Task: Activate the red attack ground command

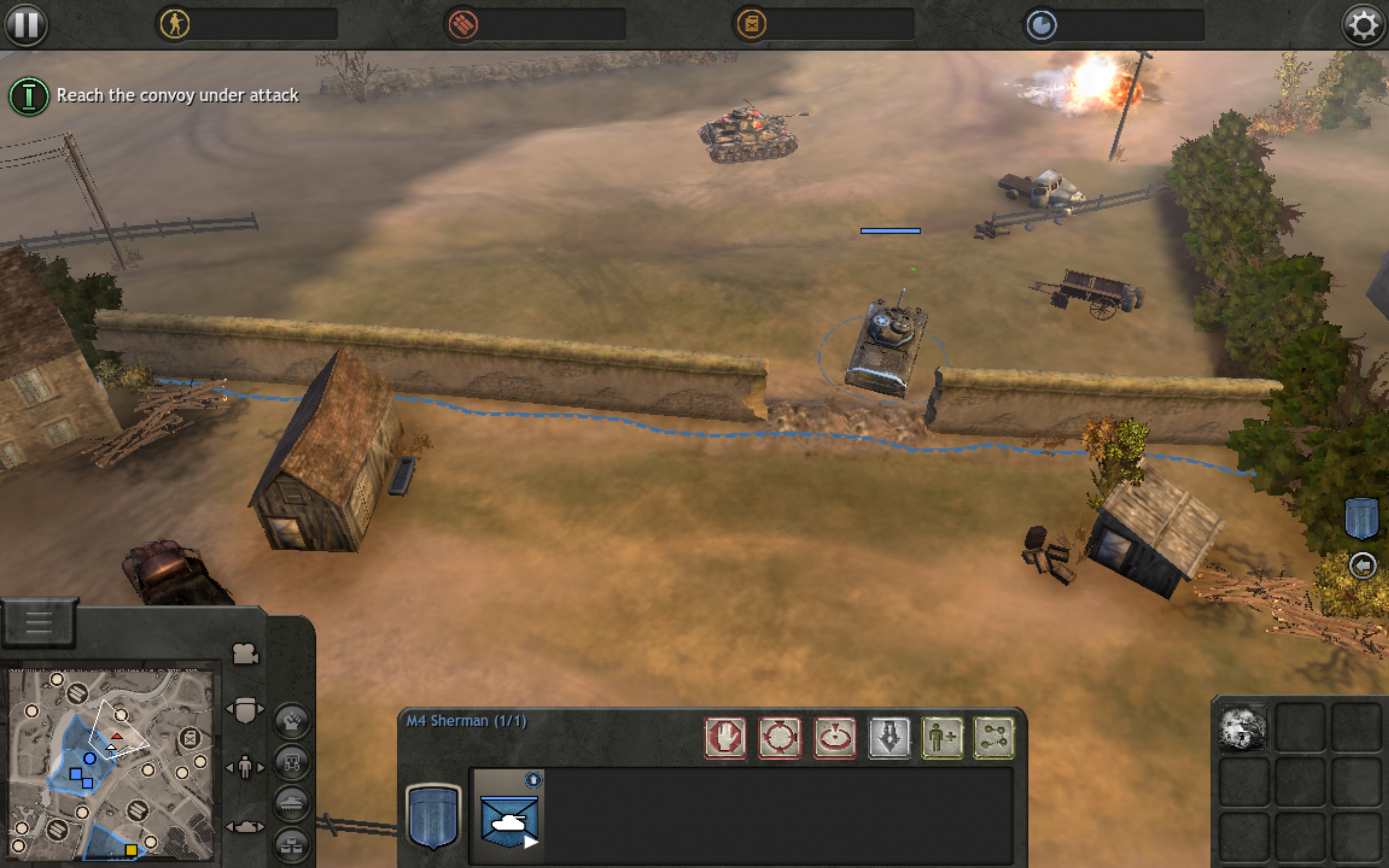Action: point(834,738)
